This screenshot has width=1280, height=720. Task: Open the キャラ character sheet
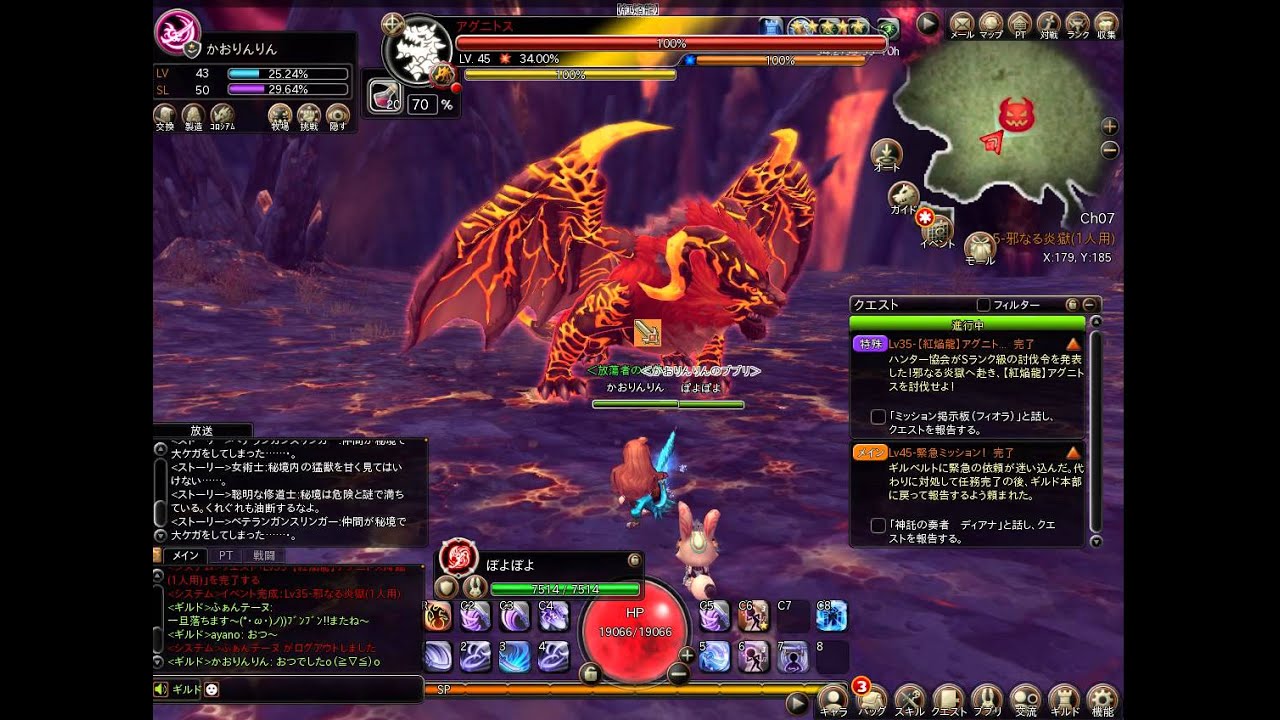[x=832, y=698]
